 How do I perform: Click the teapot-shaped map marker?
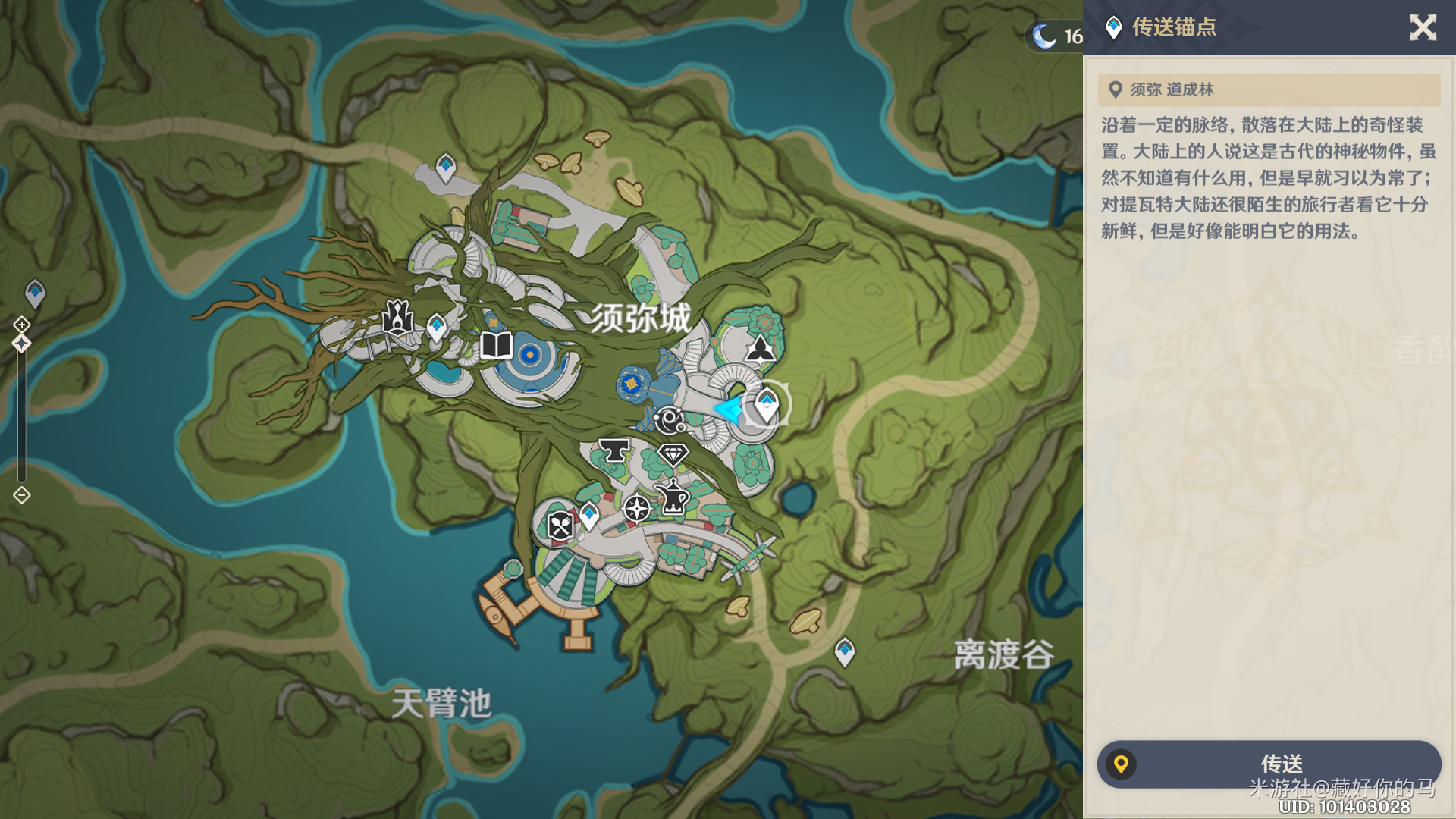[673, 497]
